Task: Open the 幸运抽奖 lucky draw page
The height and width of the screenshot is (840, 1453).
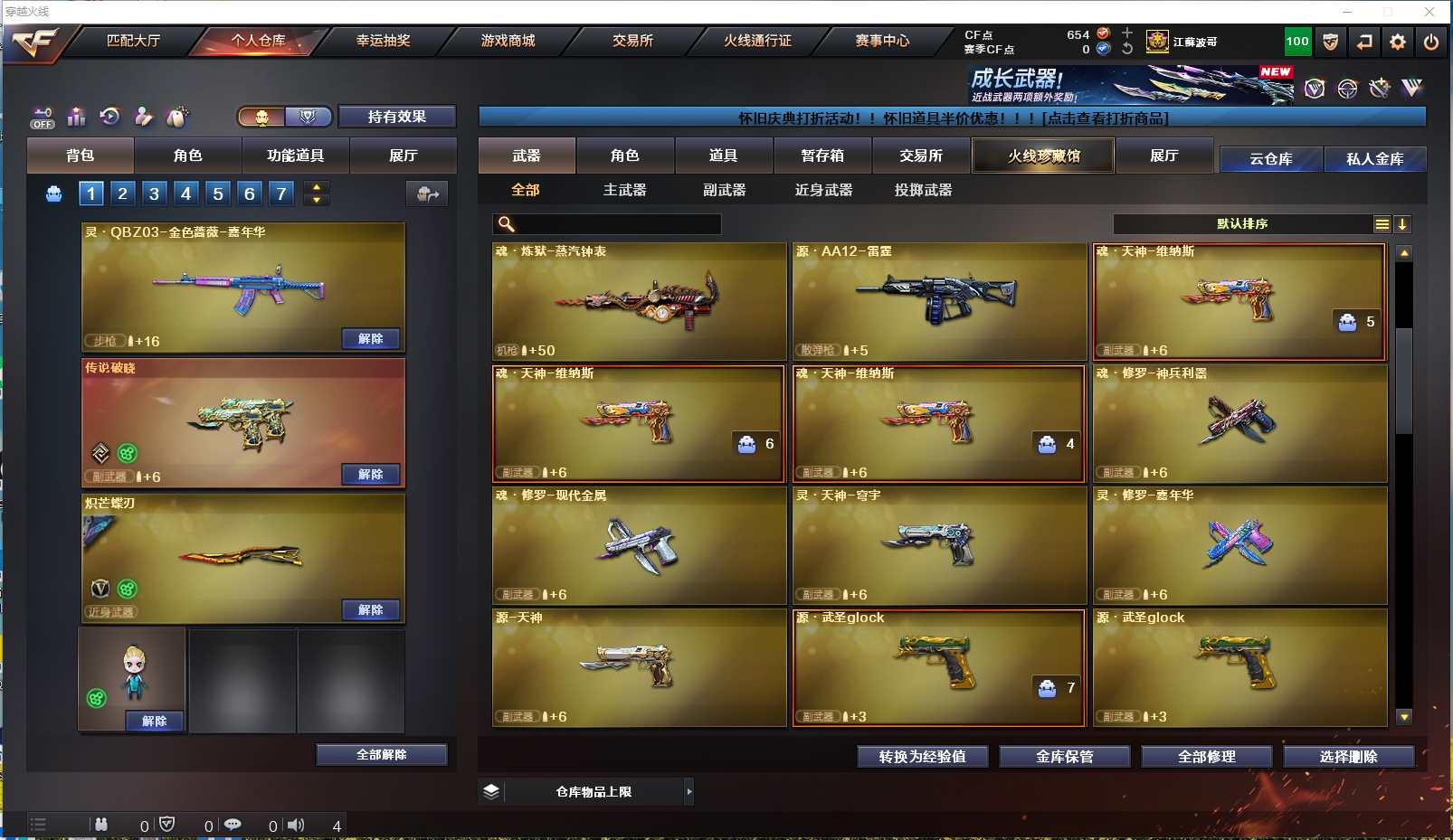Action: tap(383, 41)
